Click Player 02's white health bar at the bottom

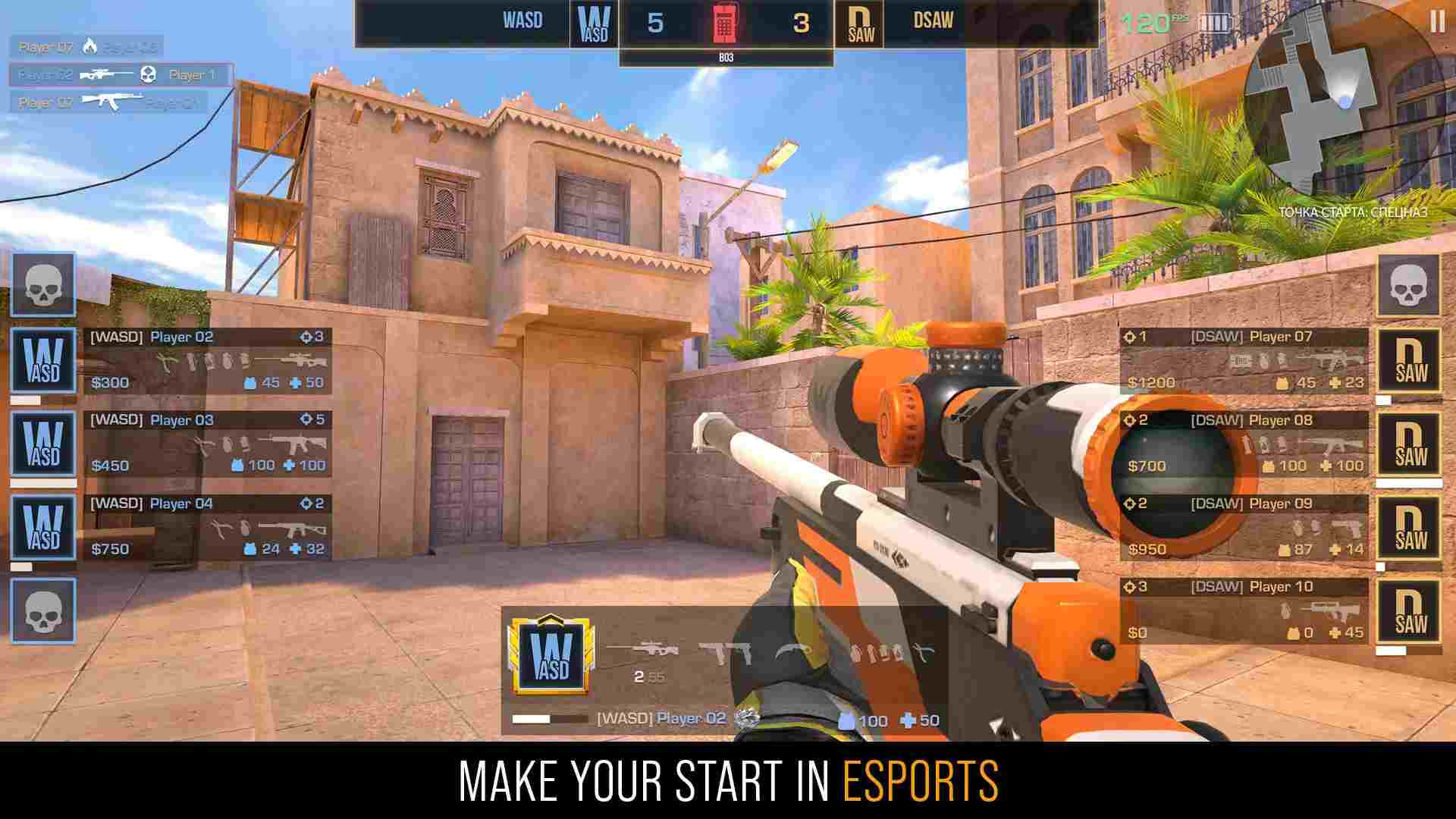tap(531, 719)
